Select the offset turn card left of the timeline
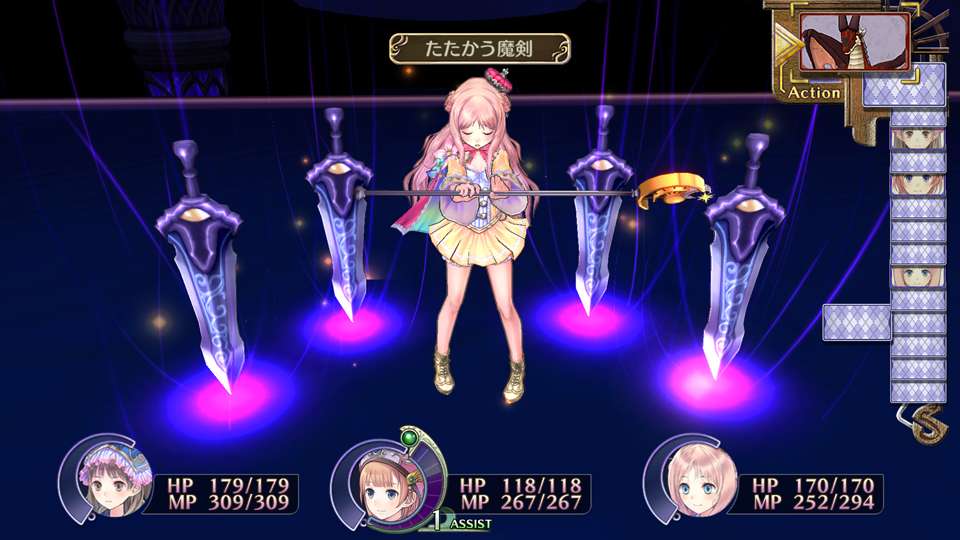The image size is (960, 540). 856,322
